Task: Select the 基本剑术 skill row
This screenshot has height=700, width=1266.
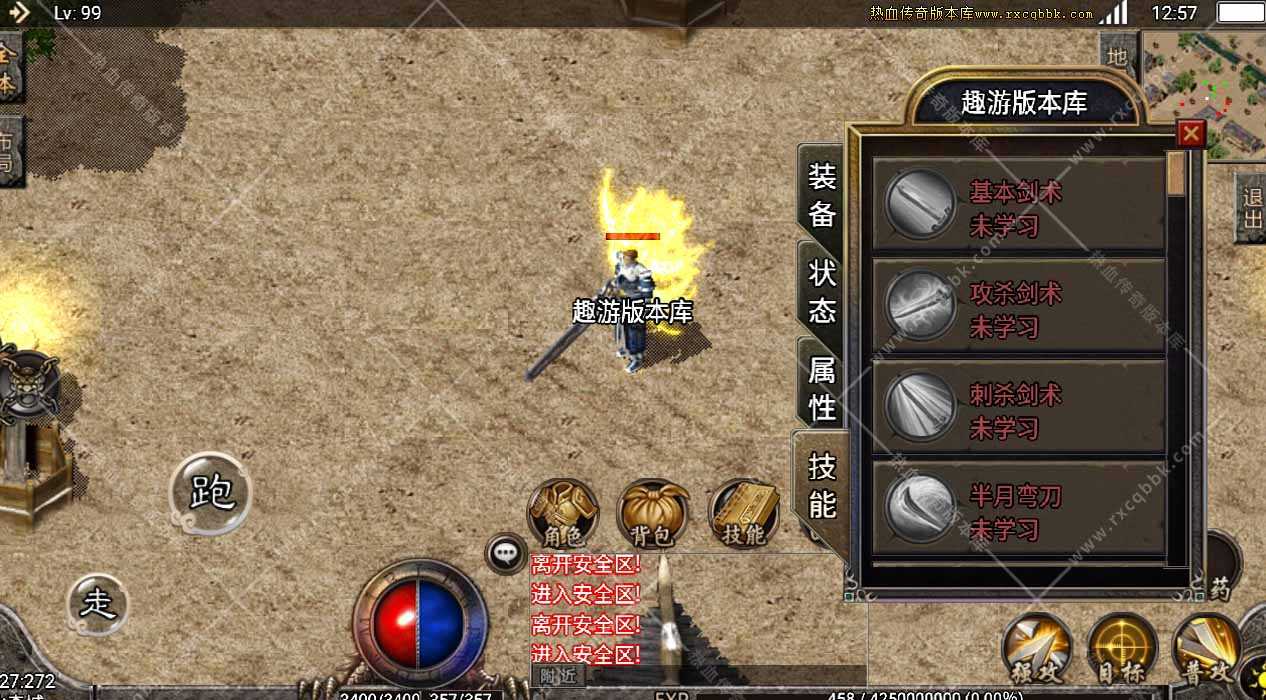Action: click(1018, 208)
